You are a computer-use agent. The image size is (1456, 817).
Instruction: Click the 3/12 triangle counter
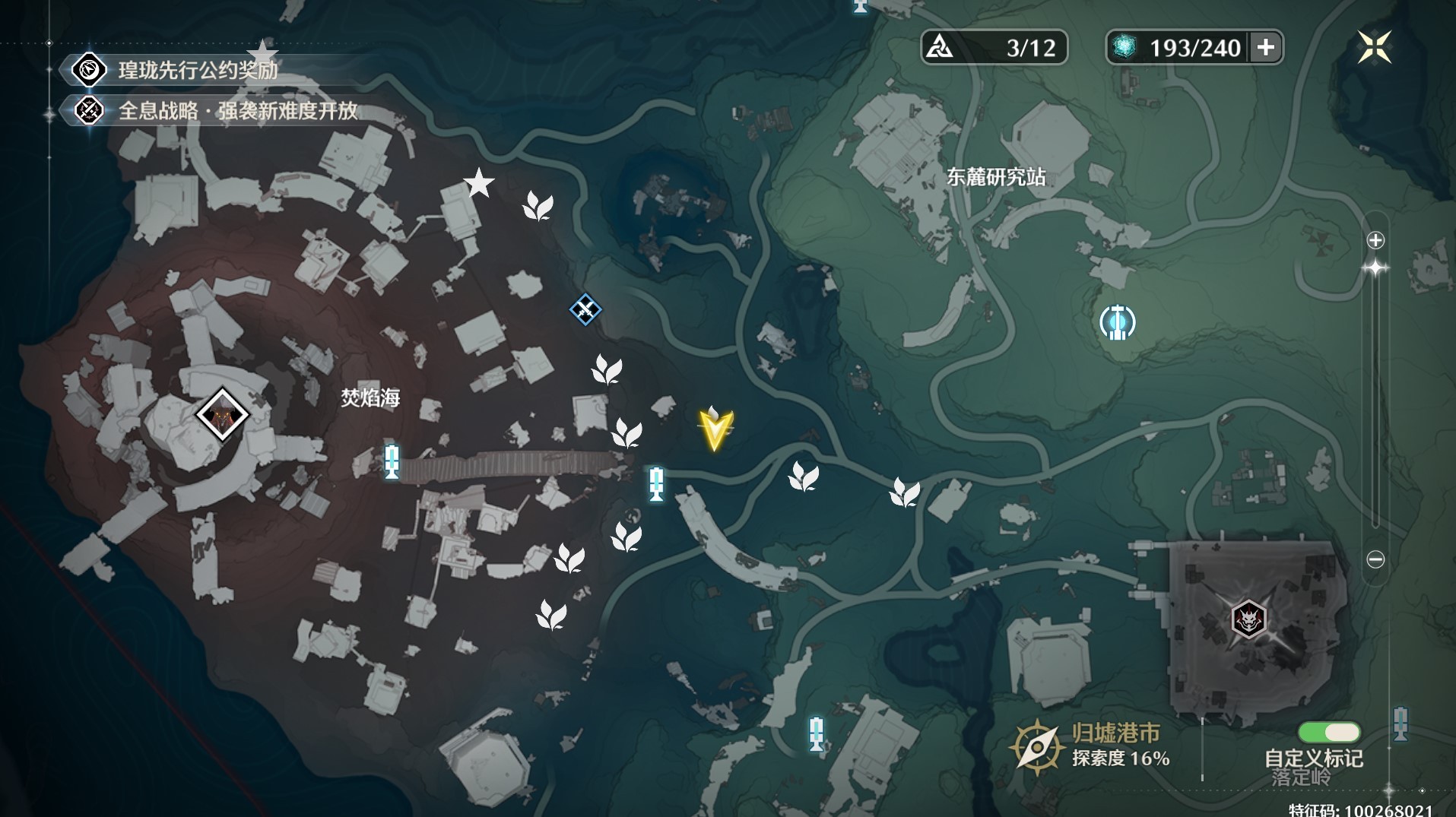(x=994, y=47)
